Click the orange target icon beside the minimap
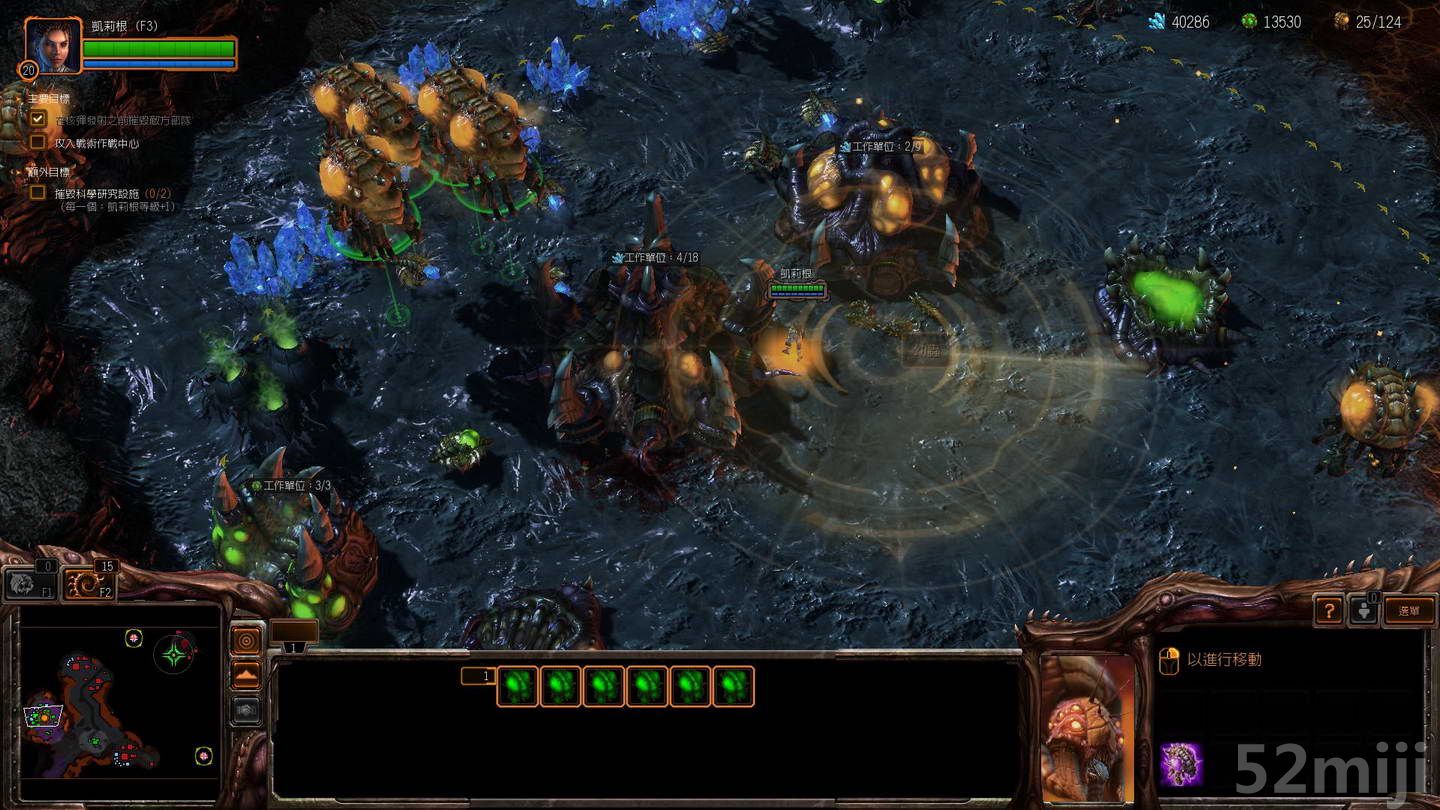This screenshot has height=810, width=1440. pyautogui.click(x=246, y=640)
